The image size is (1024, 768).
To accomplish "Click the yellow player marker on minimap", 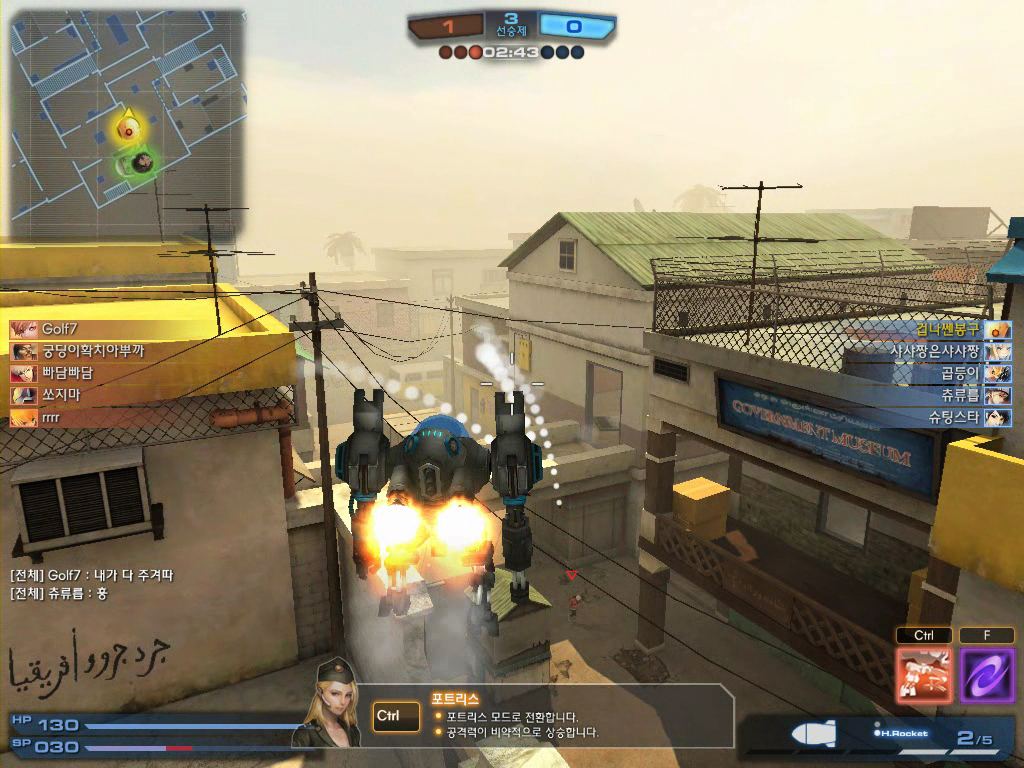I will coord(127,127).
